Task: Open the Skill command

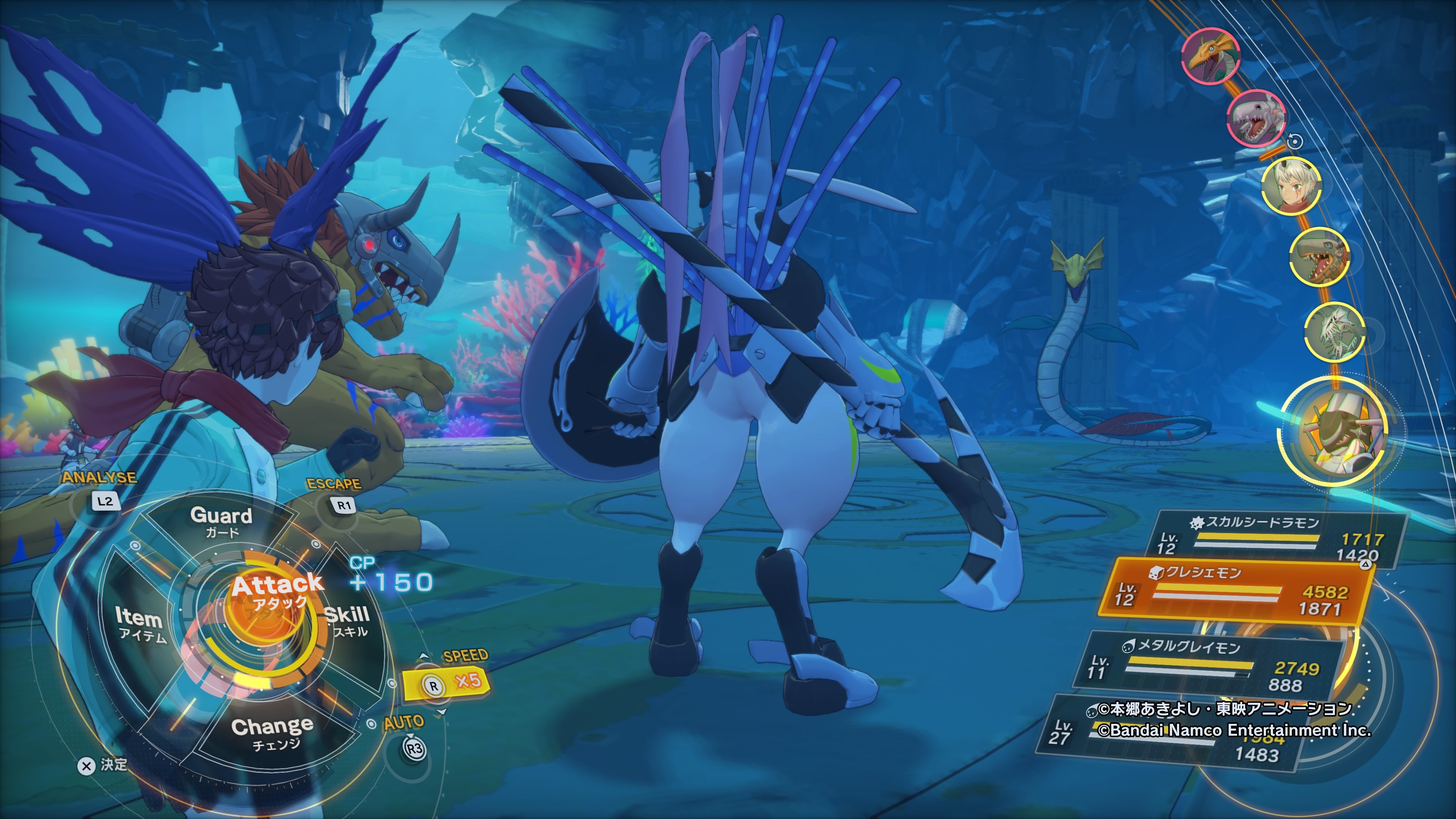Action: pos(348,621)
